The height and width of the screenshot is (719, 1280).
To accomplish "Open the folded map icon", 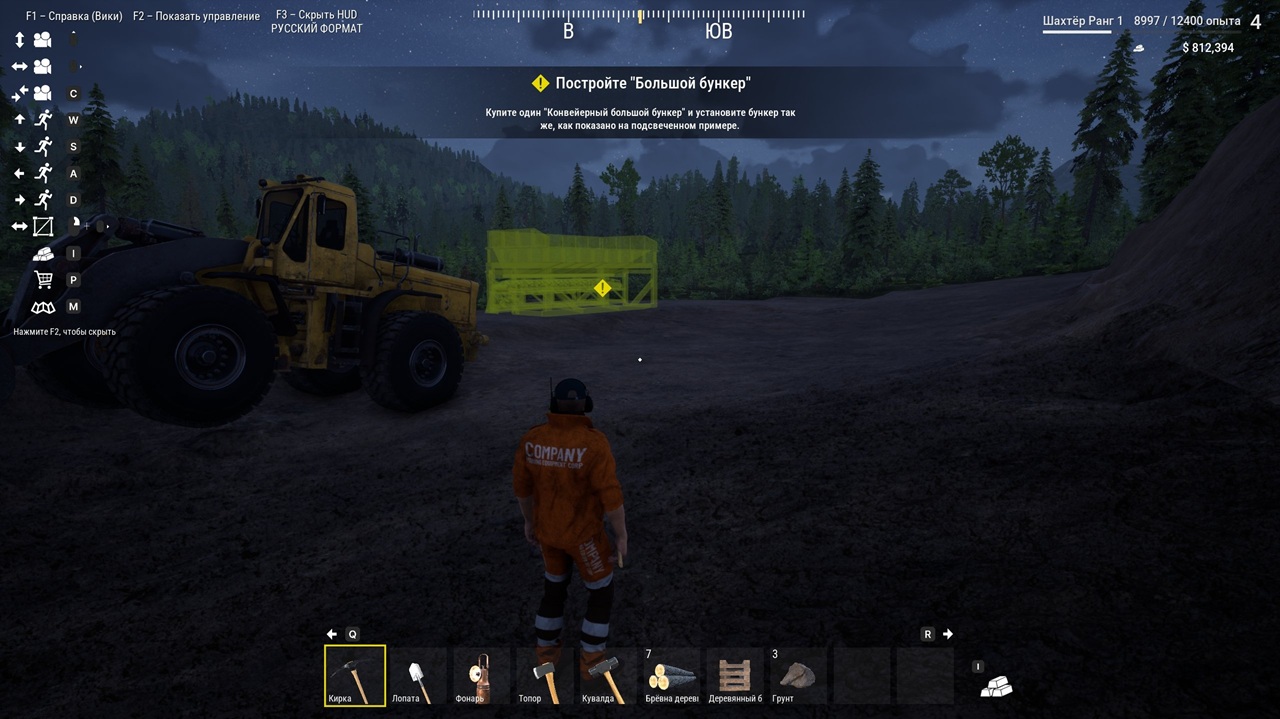I will coord(43,307).
